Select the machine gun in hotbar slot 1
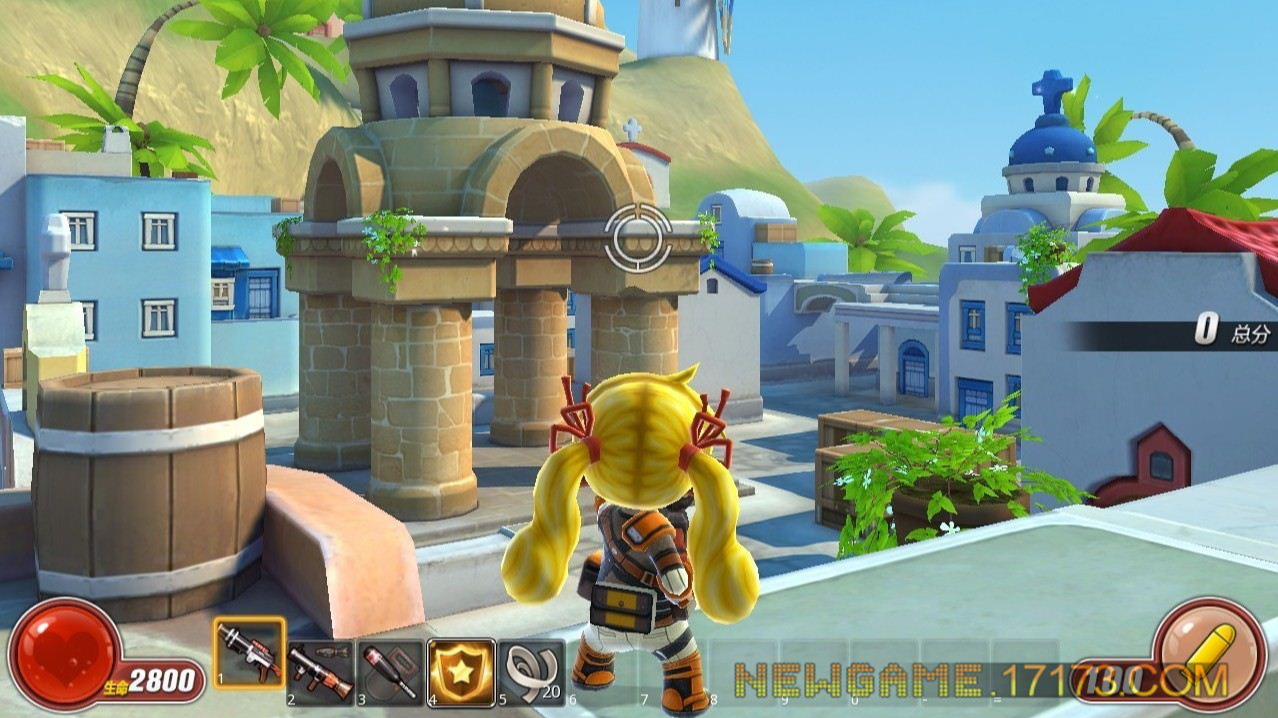Image resolution: width=1278 pixels, height=718 pixels. point(249,653)
